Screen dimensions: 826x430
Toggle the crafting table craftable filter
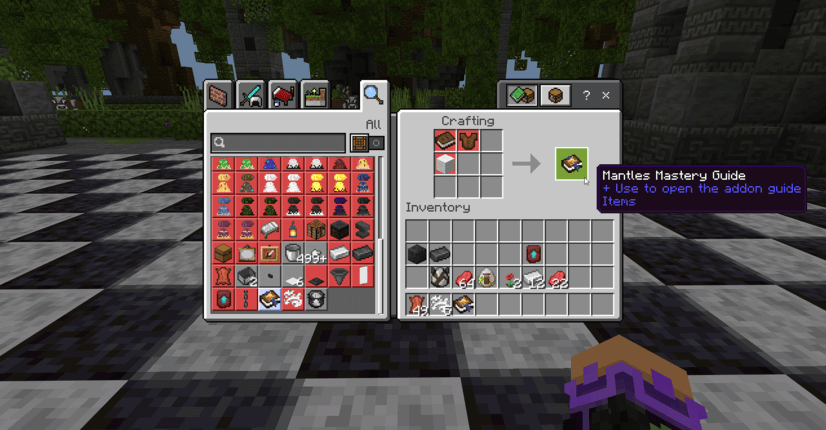click(x=358, y=143)
